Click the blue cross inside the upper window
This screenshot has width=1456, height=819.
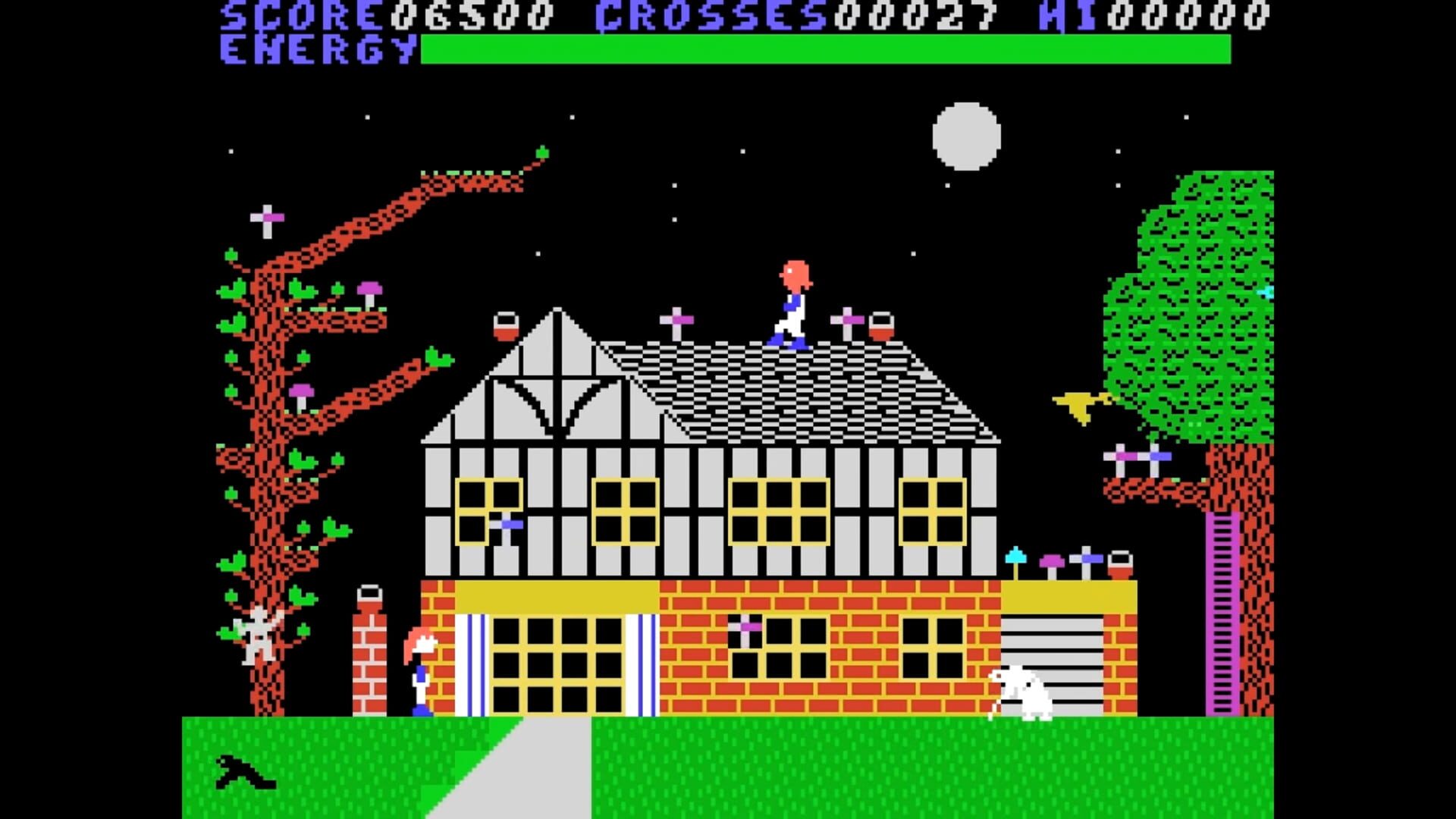[507, 523]
